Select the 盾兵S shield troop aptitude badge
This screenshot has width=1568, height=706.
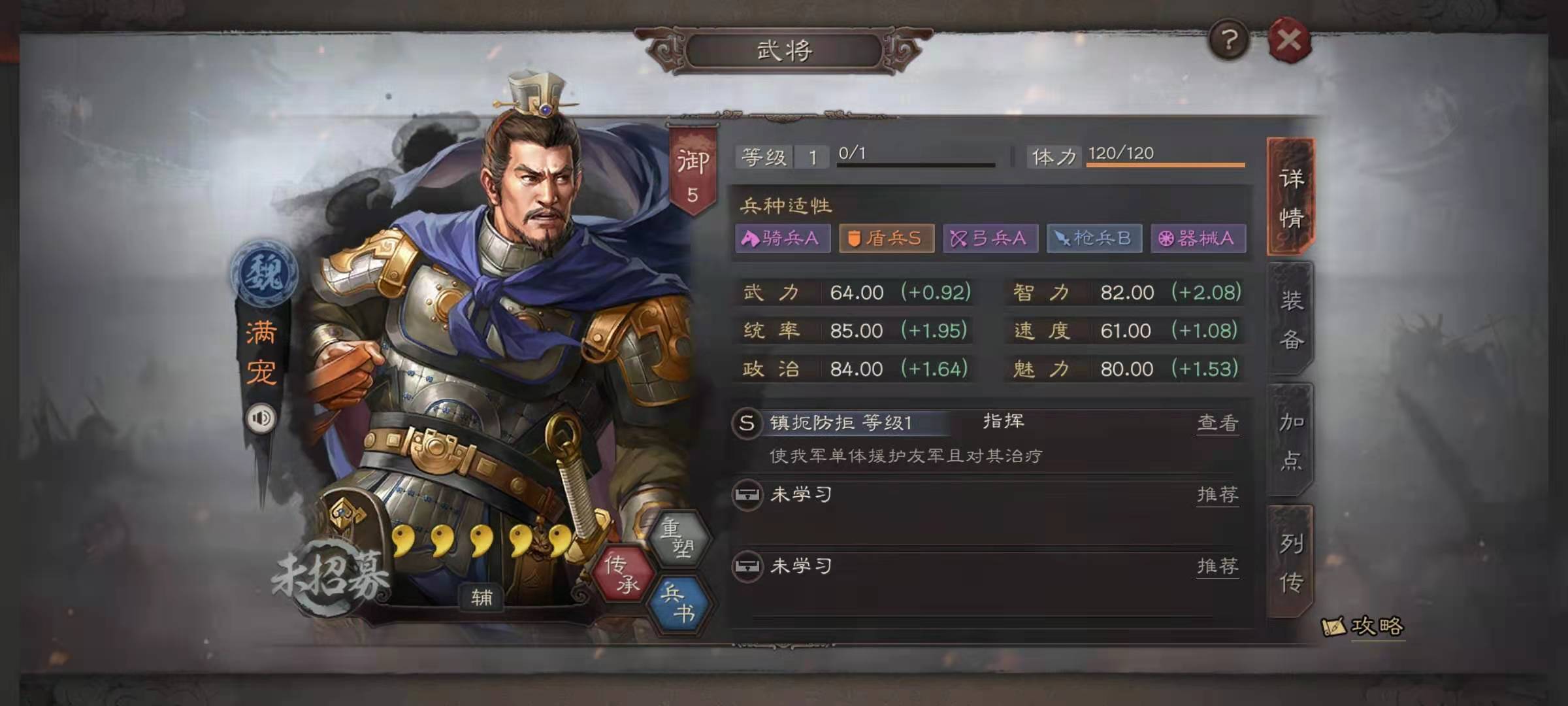(x=886, y=239)
